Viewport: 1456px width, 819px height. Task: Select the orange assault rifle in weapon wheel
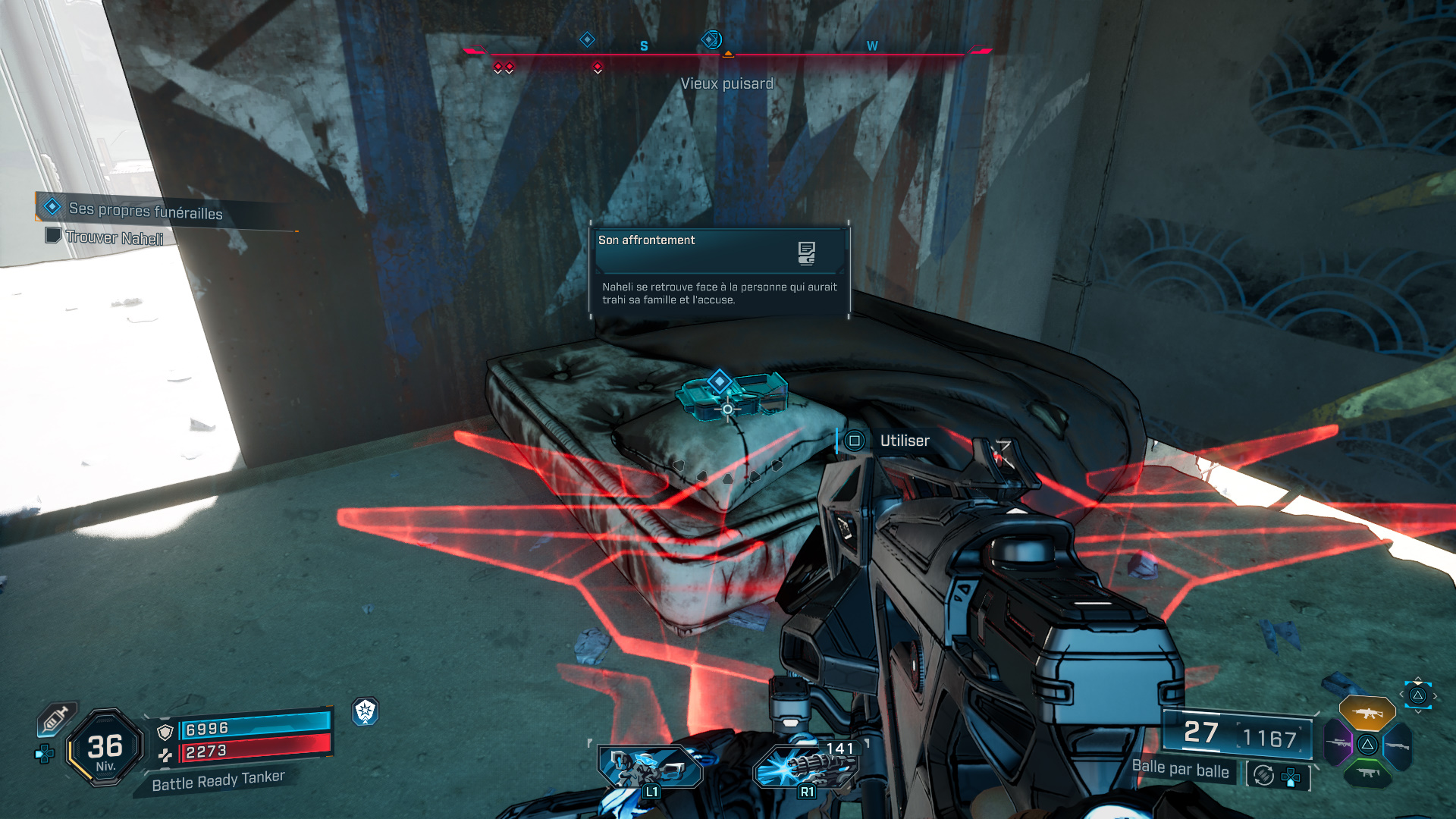point(1367,713)
